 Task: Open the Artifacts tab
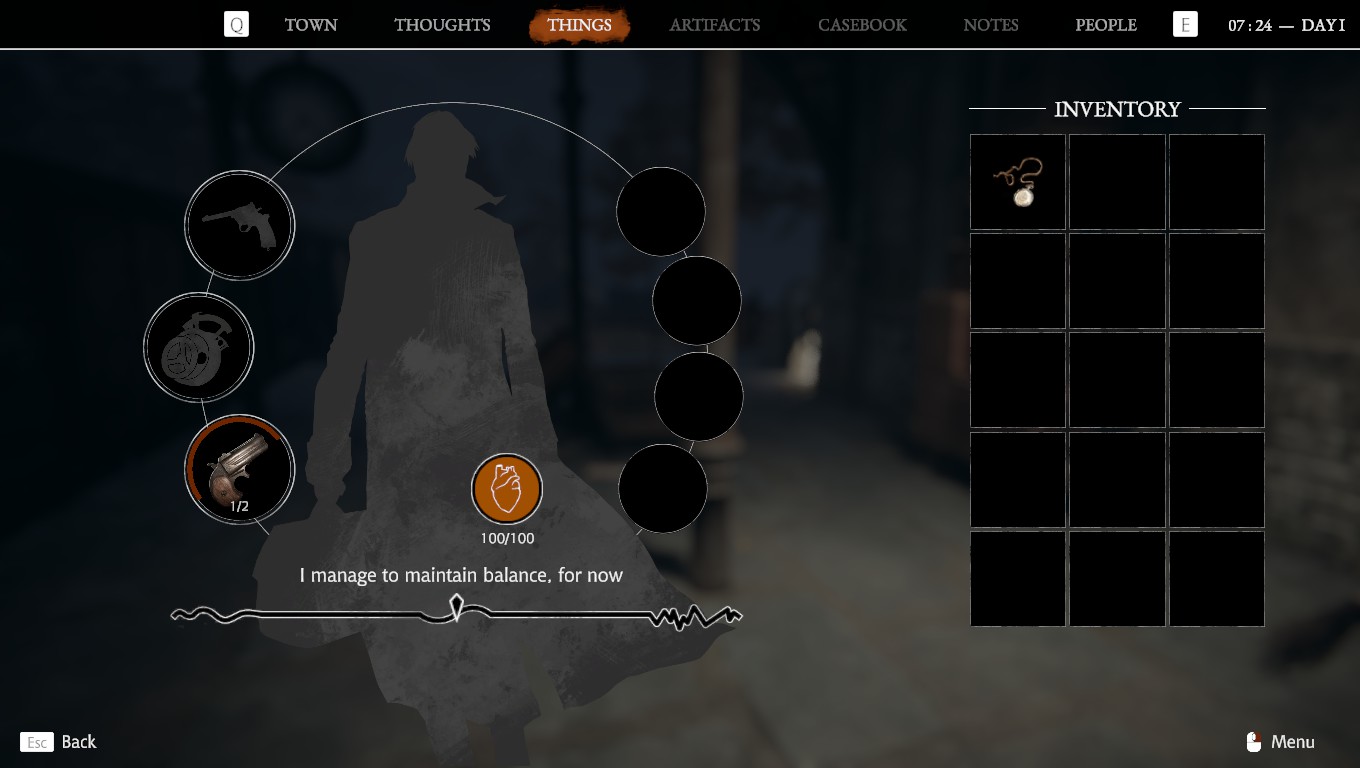click(715, 25)
